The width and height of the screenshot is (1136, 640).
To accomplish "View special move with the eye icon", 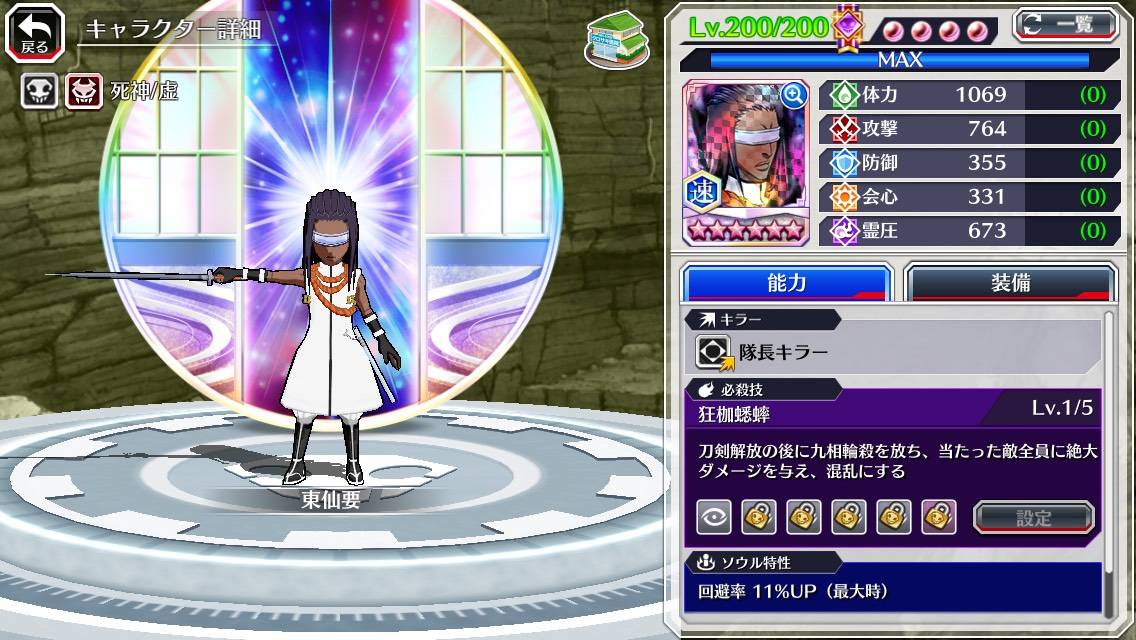I will 713,517.
